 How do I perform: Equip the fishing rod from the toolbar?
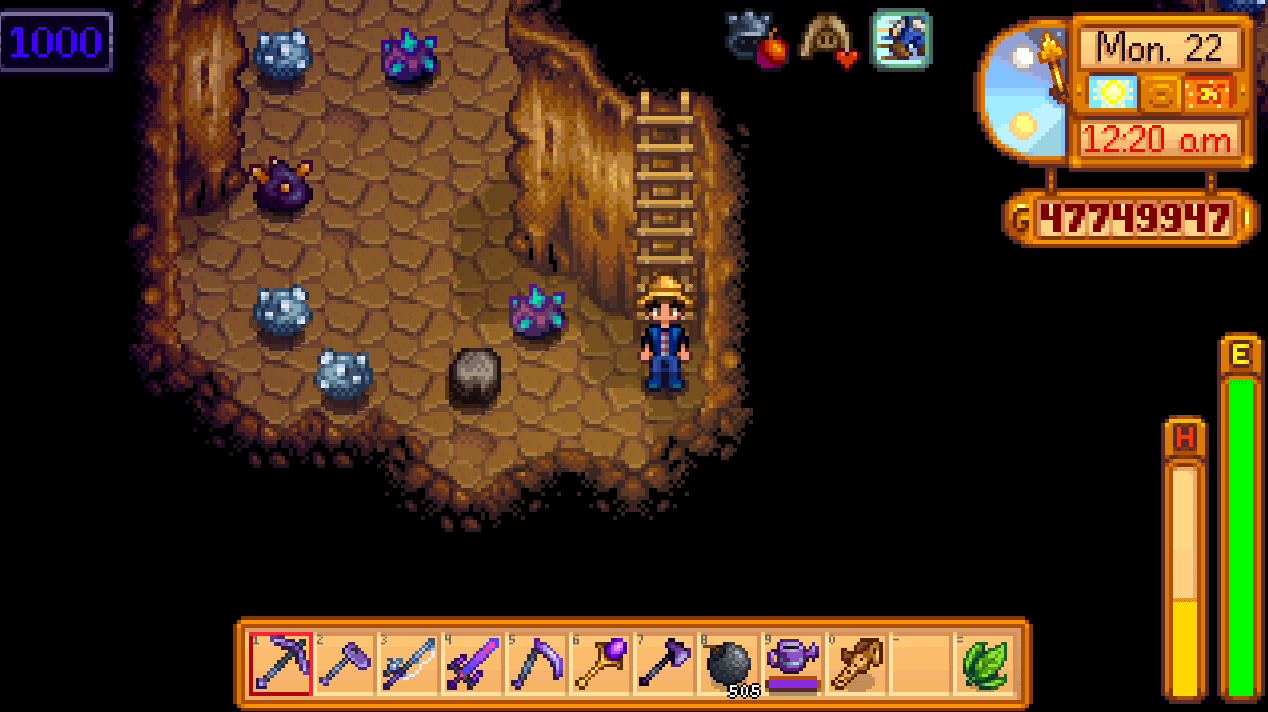click(x=409, y=663)
